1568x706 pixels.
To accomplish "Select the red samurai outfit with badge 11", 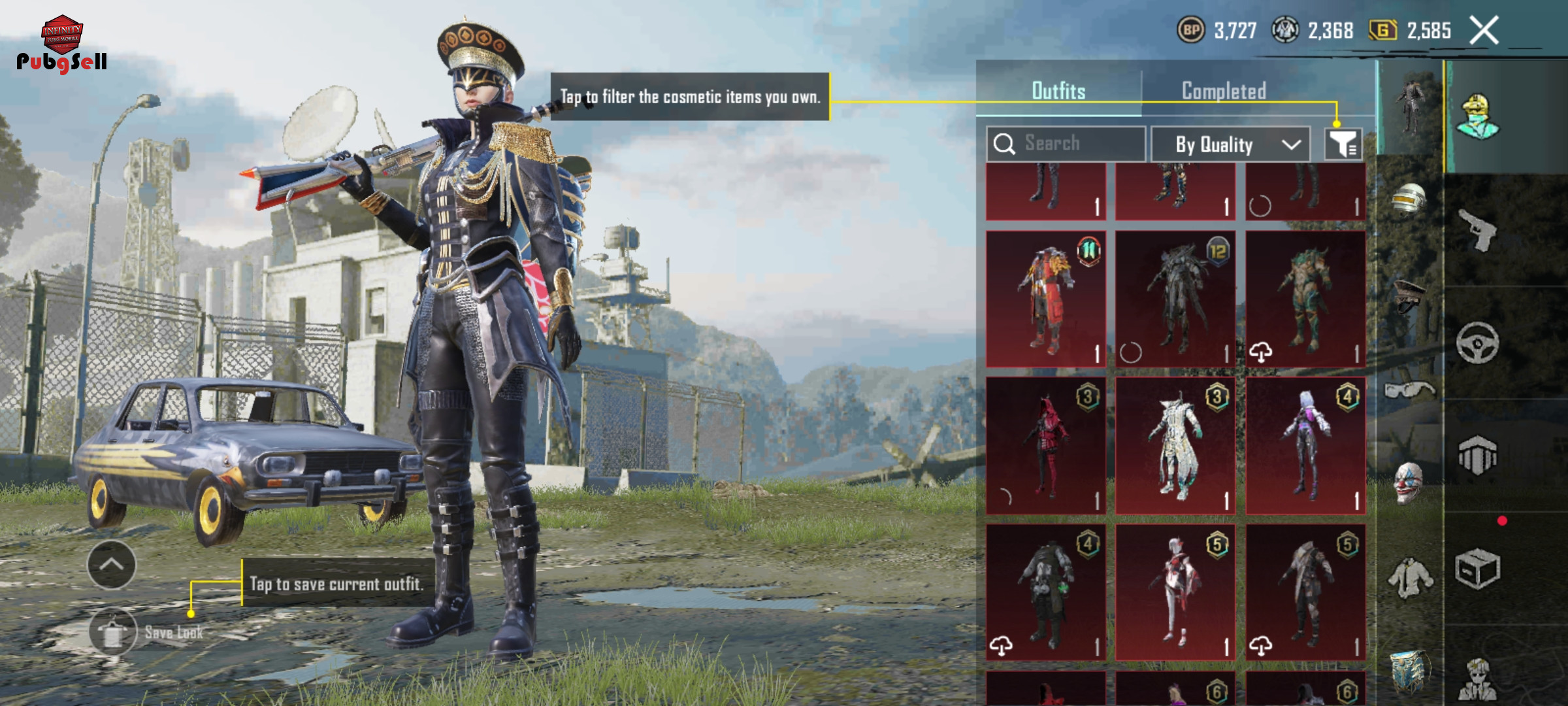I will click(x=1046, y=299).
